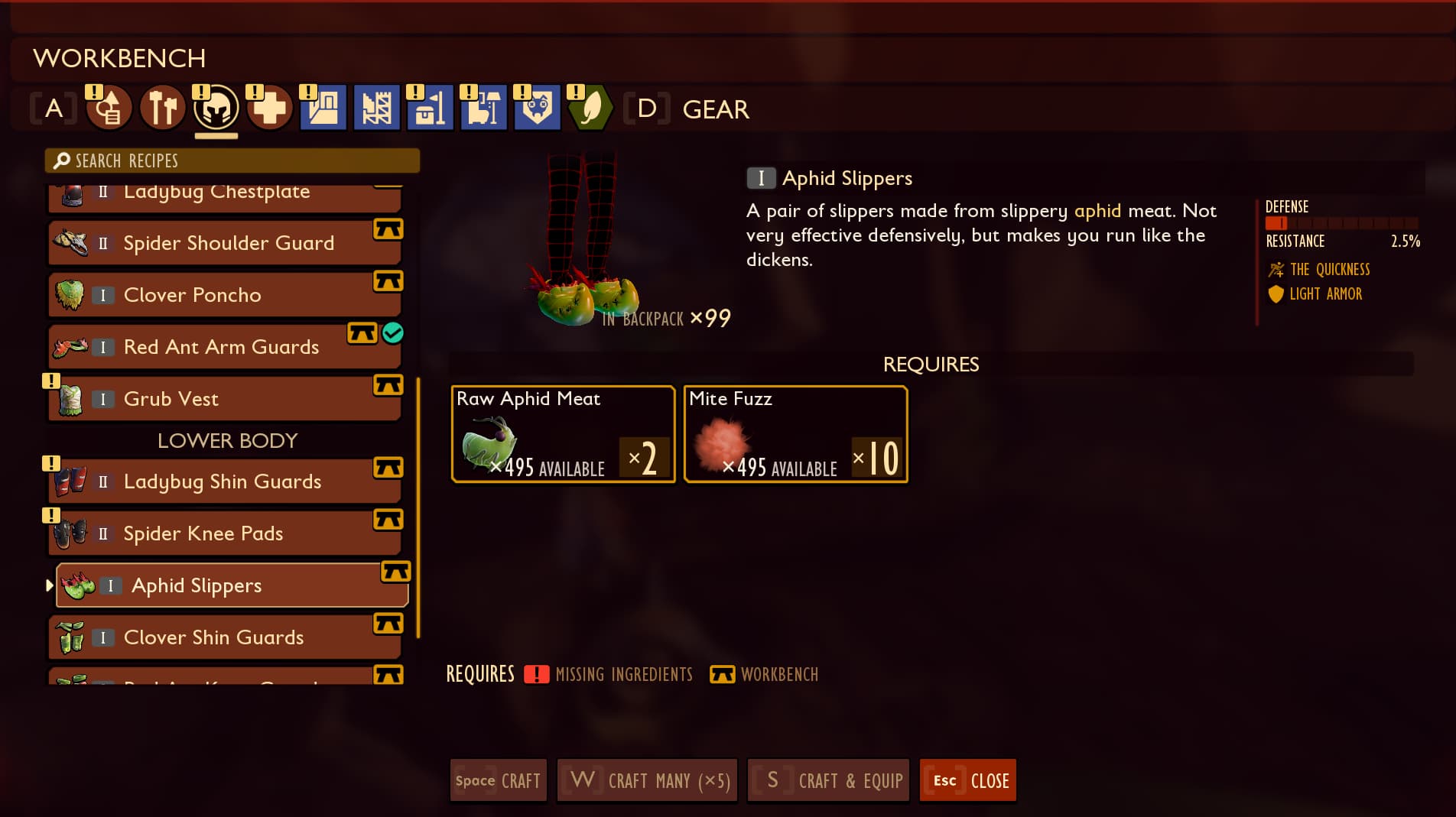Viewport: 1456px width, 817px height.
Task: Open the Medicine category with cross icon
Action: pyautogui.click(x=269, y=109)
